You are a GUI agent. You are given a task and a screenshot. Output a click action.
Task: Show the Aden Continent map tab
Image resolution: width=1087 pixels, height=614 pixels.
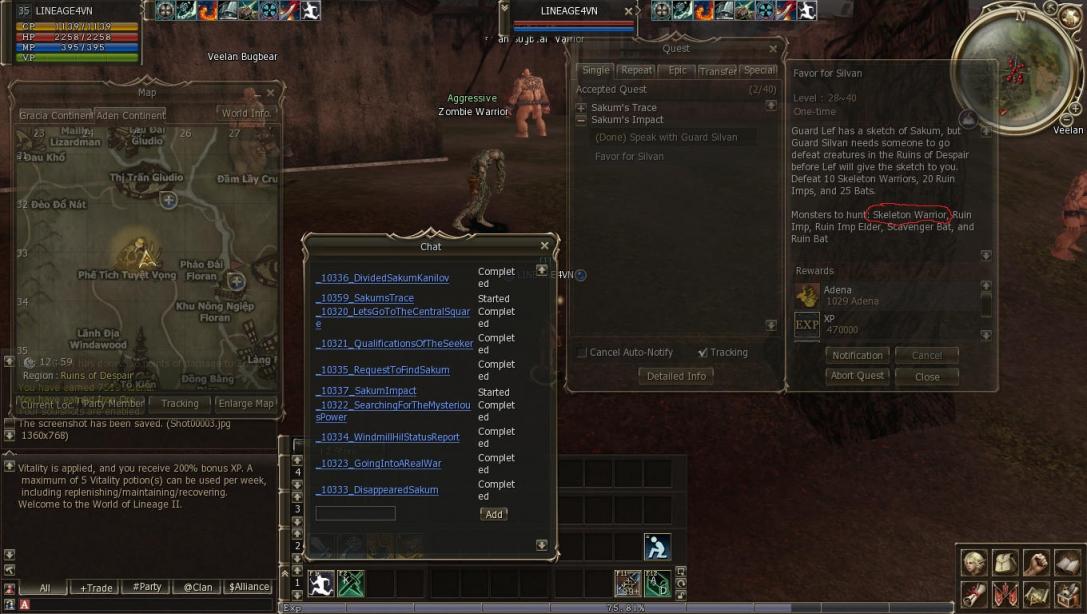[130, 115]
